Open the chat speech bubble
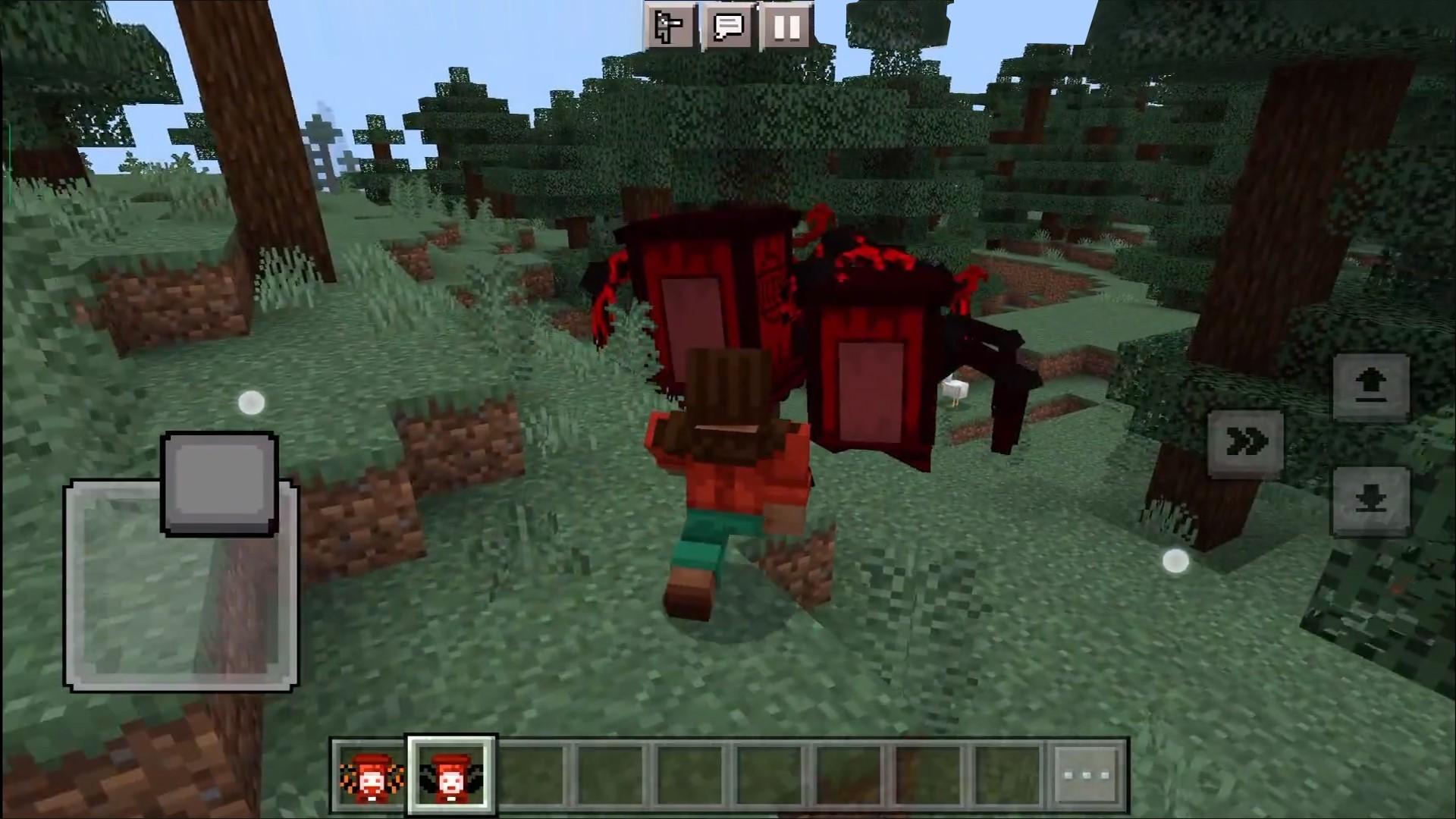The height and width of the screenshot is (819, 1456). click(728, 28)
